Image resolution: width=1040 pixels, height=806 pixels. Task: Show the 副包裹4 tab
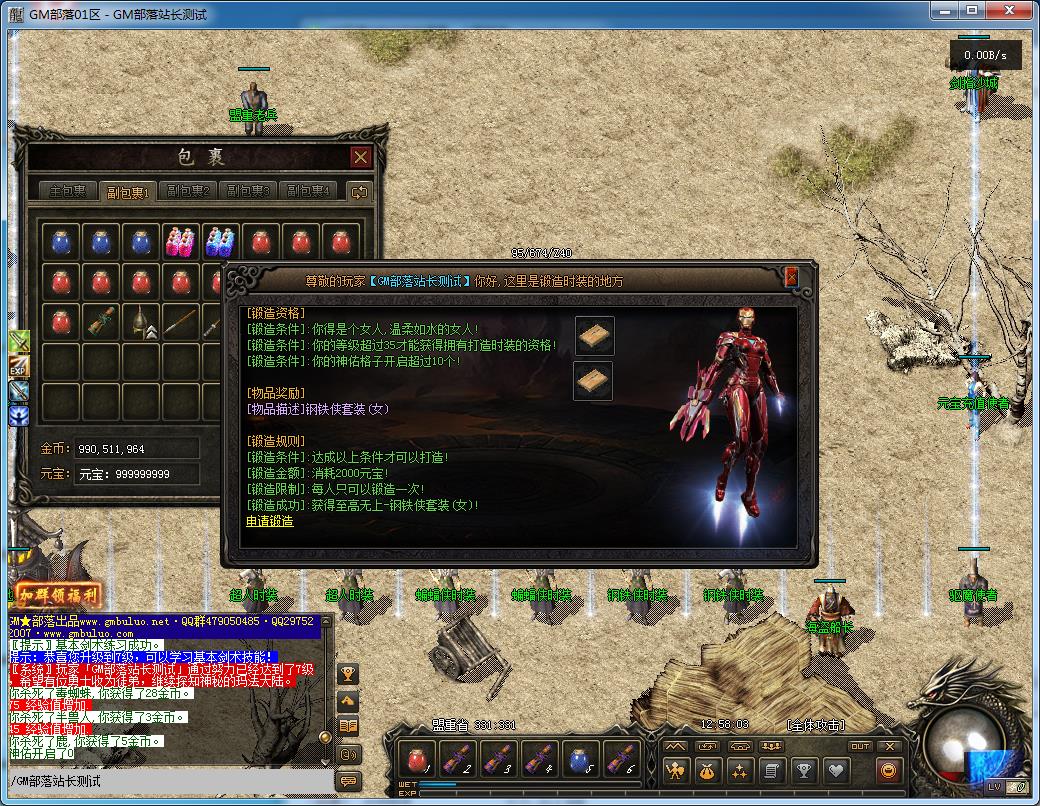tap(306, 191)
